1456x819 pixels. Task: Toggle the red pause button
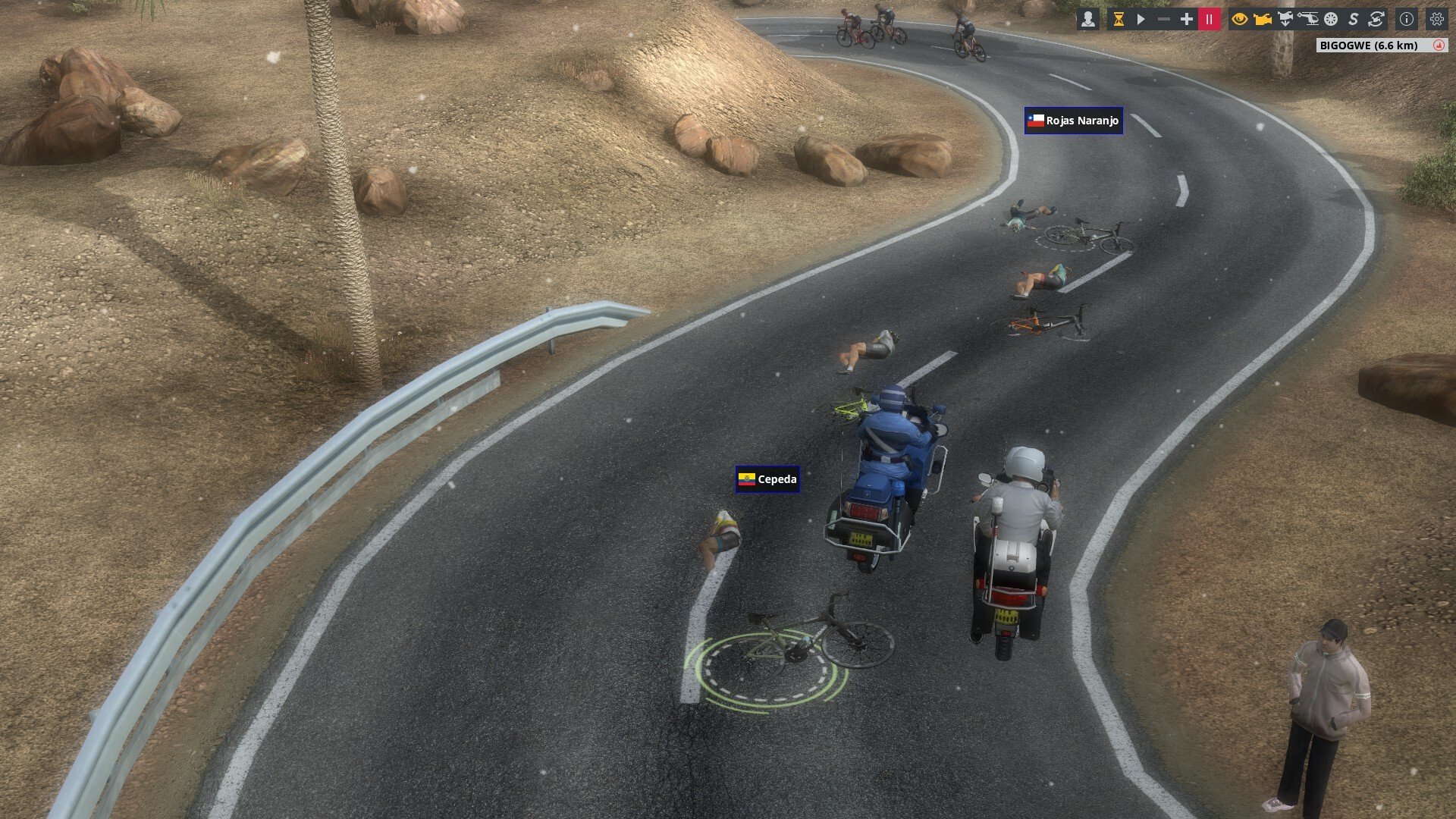coord(1210,20)
